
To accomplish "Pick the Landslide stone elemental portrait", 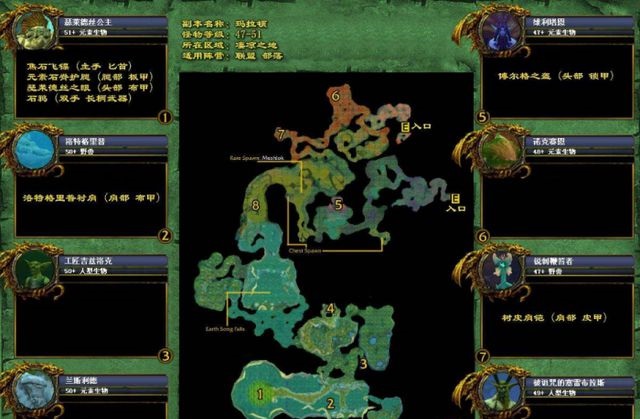I will 32,392.
